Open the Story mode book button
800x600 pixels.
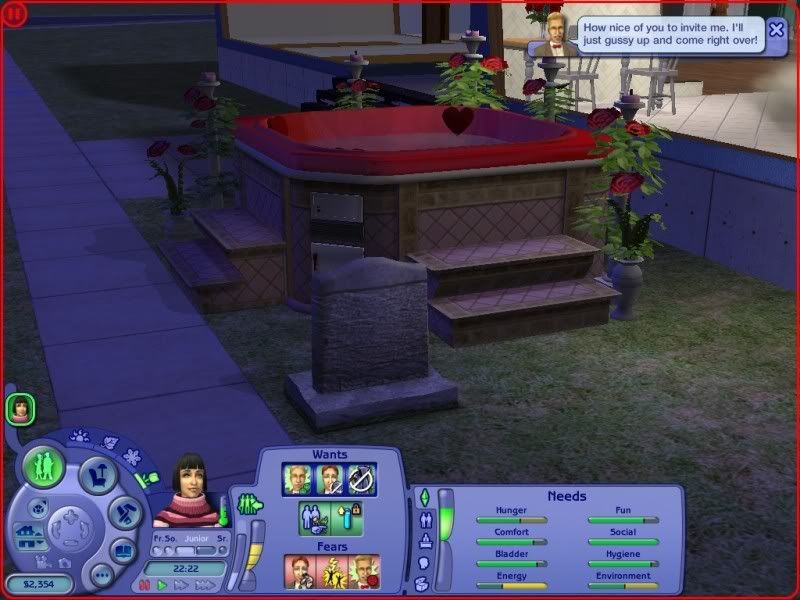[x=123, y=550]
